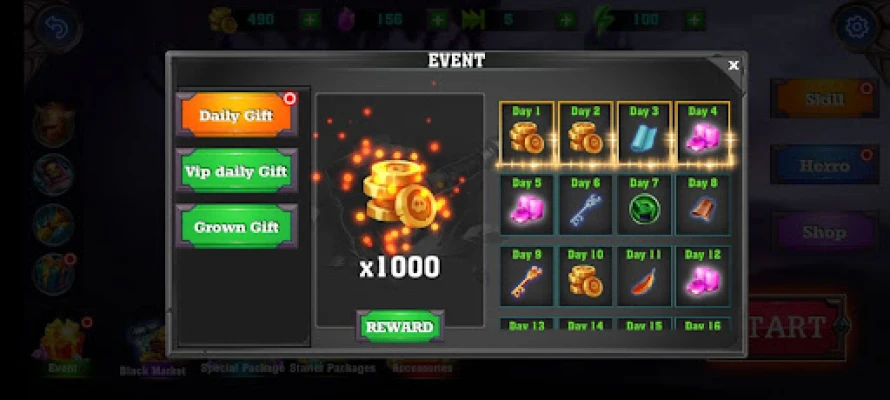This screenshot has height=400, width=890.
Task: Select the Day 9 staff reward
Action: pos(526,275)
